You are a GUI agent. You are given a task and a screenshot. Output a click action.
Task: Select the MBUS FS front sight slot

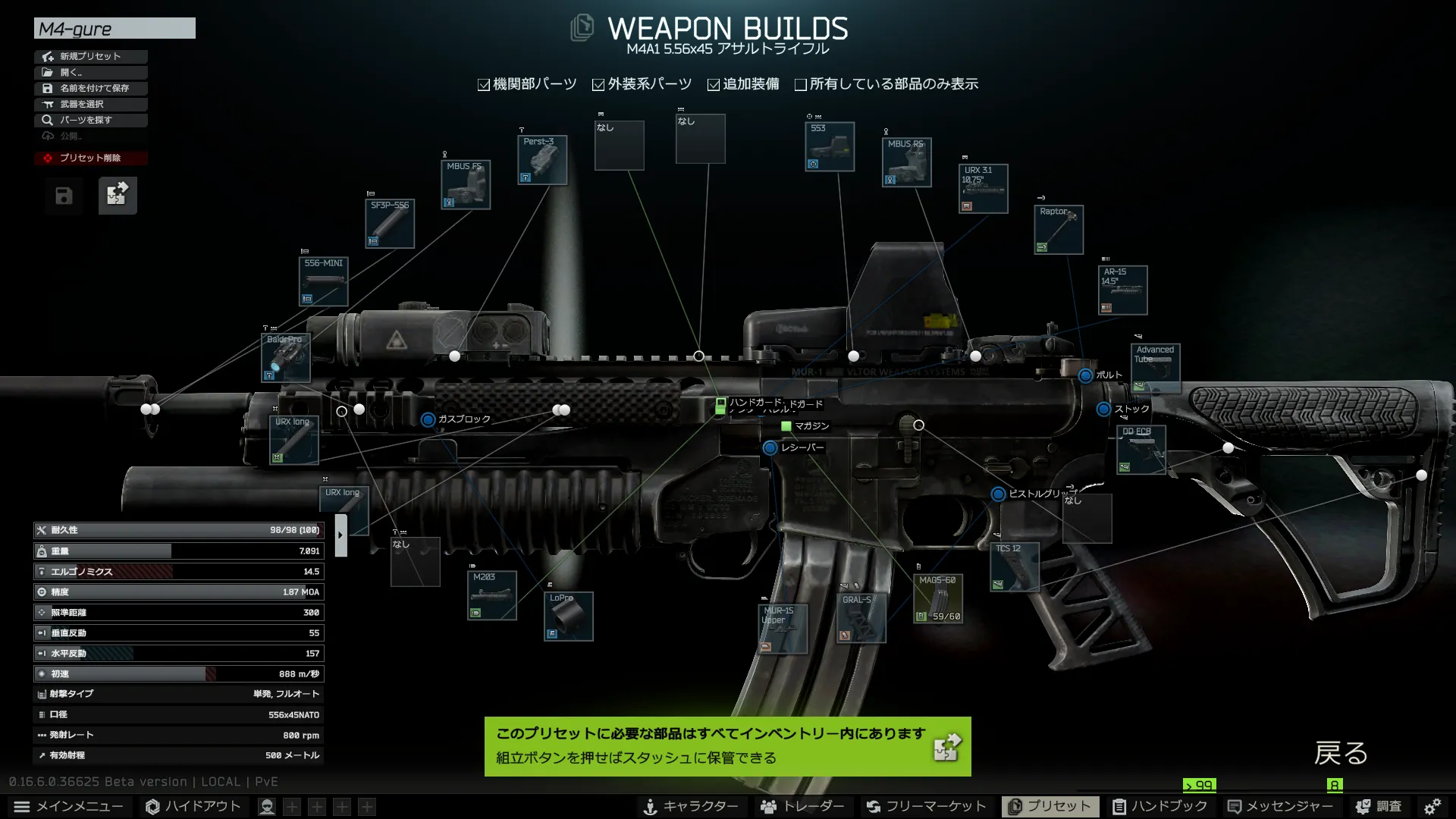(466, 185)
